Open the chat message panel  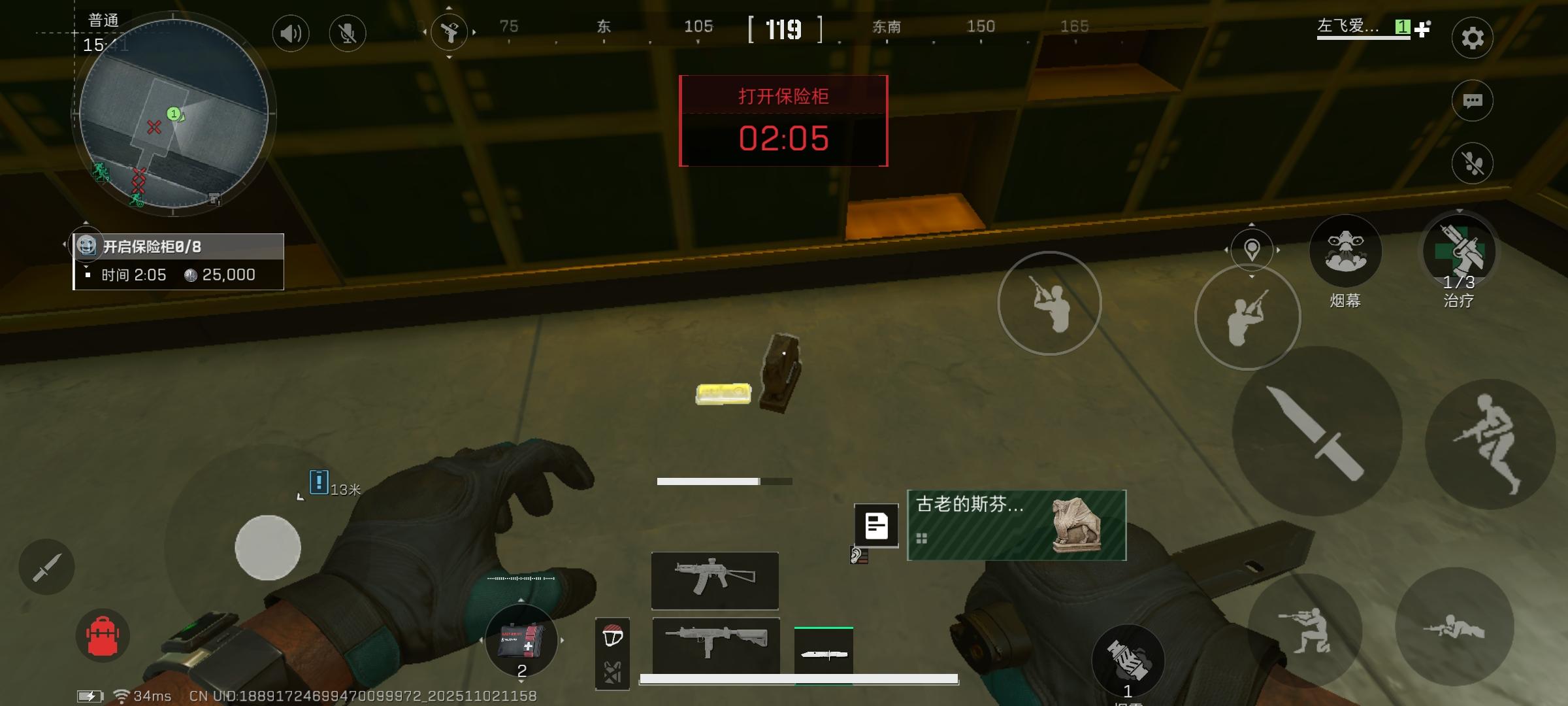click(x=1472, y=100)
